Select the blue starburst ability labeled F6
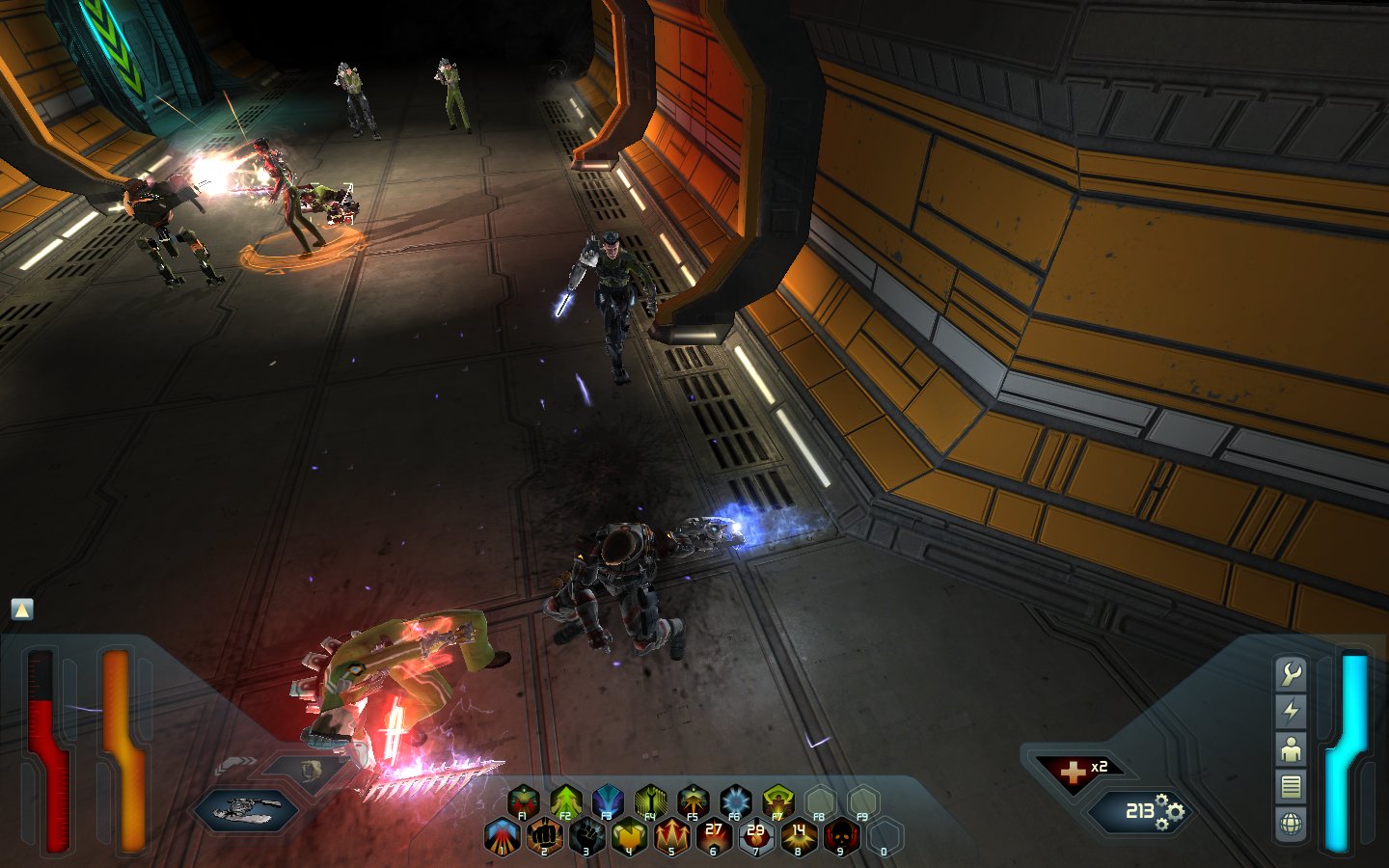Image resolution: width=1389 pixels, height=868 pixels. coord(735,800)
